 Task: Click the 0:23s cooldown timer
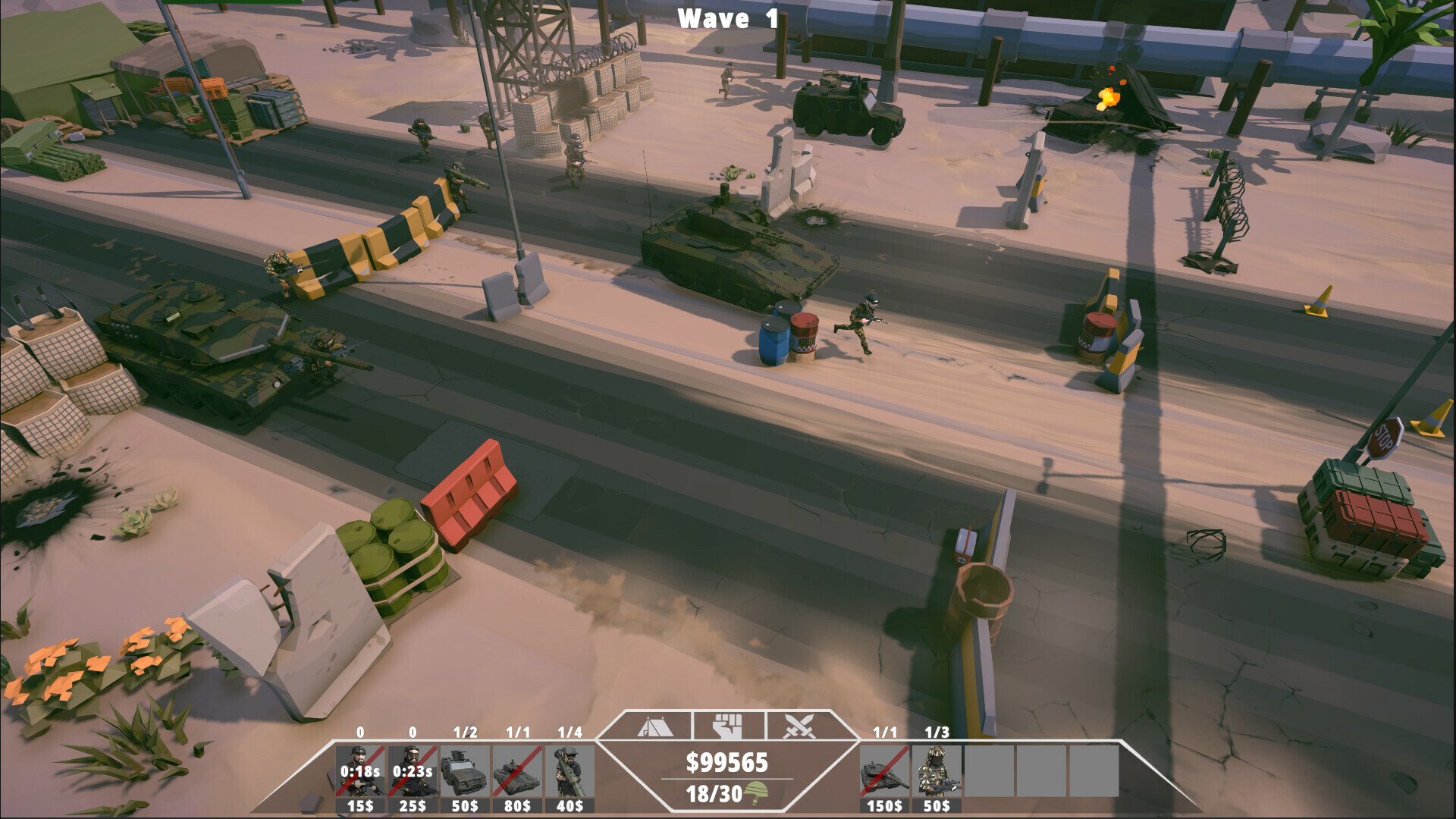pos(413,771)
